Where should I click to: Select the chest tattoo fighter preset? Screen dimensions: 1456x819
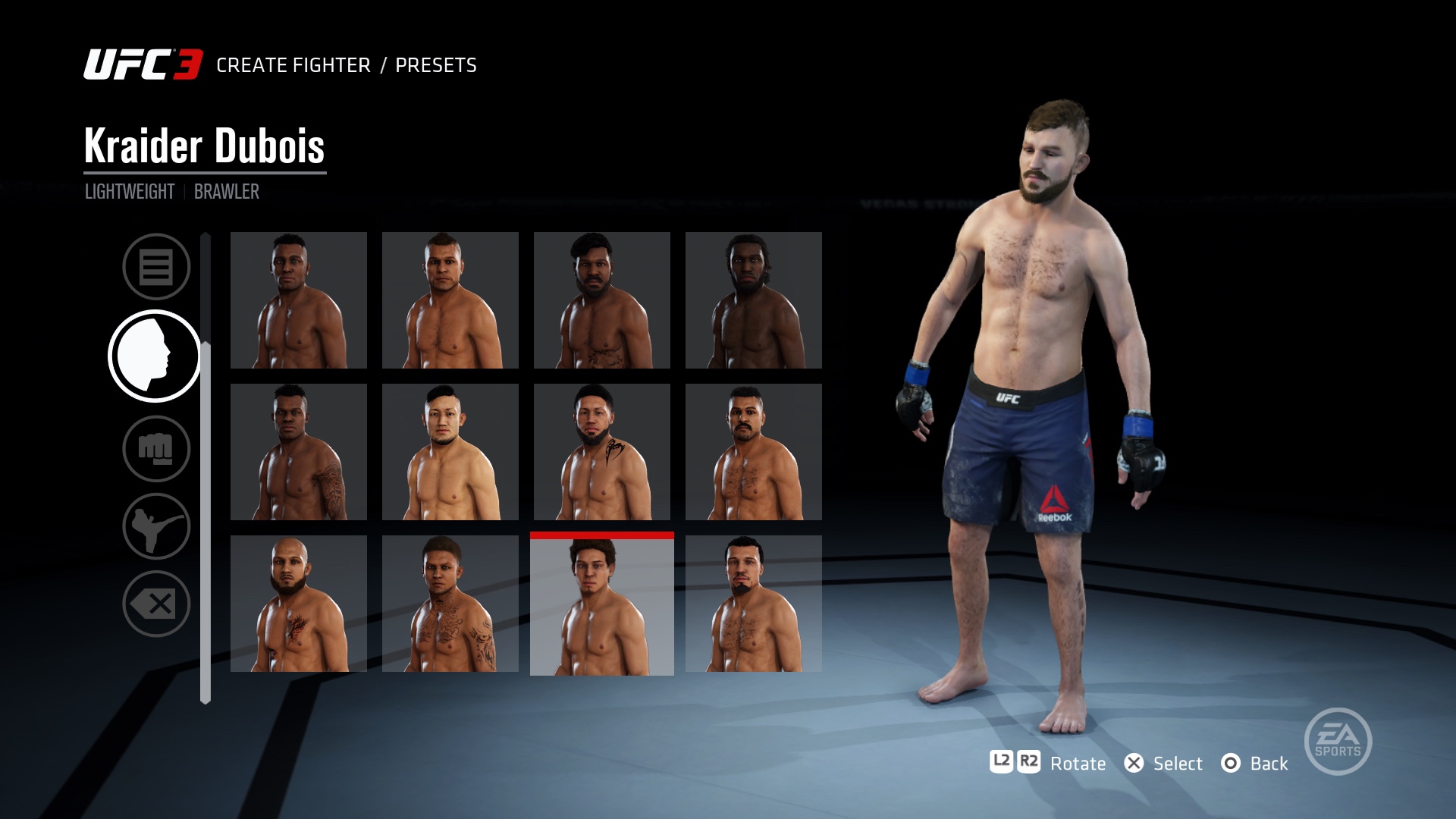[x=450, y=603]
